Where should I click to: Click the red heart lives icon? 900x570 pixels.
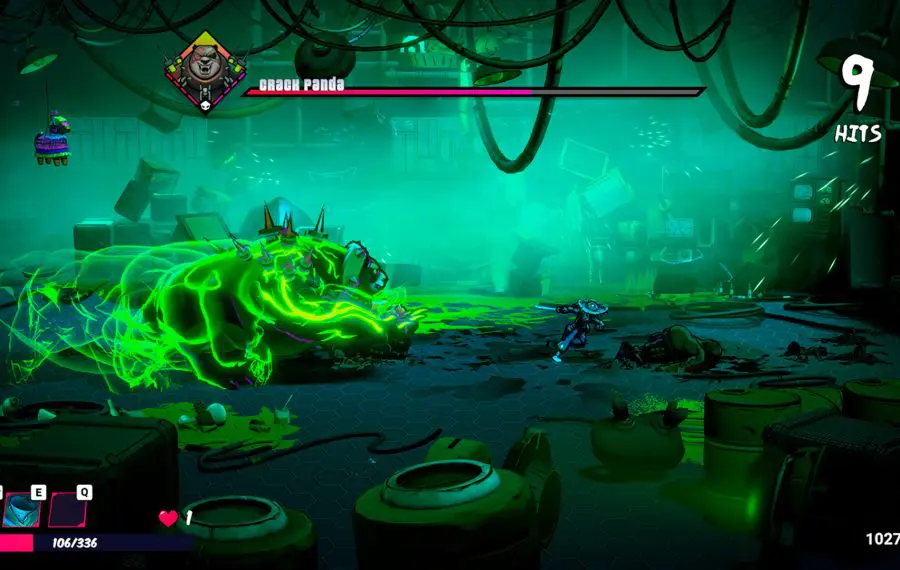tap(168, 518)
